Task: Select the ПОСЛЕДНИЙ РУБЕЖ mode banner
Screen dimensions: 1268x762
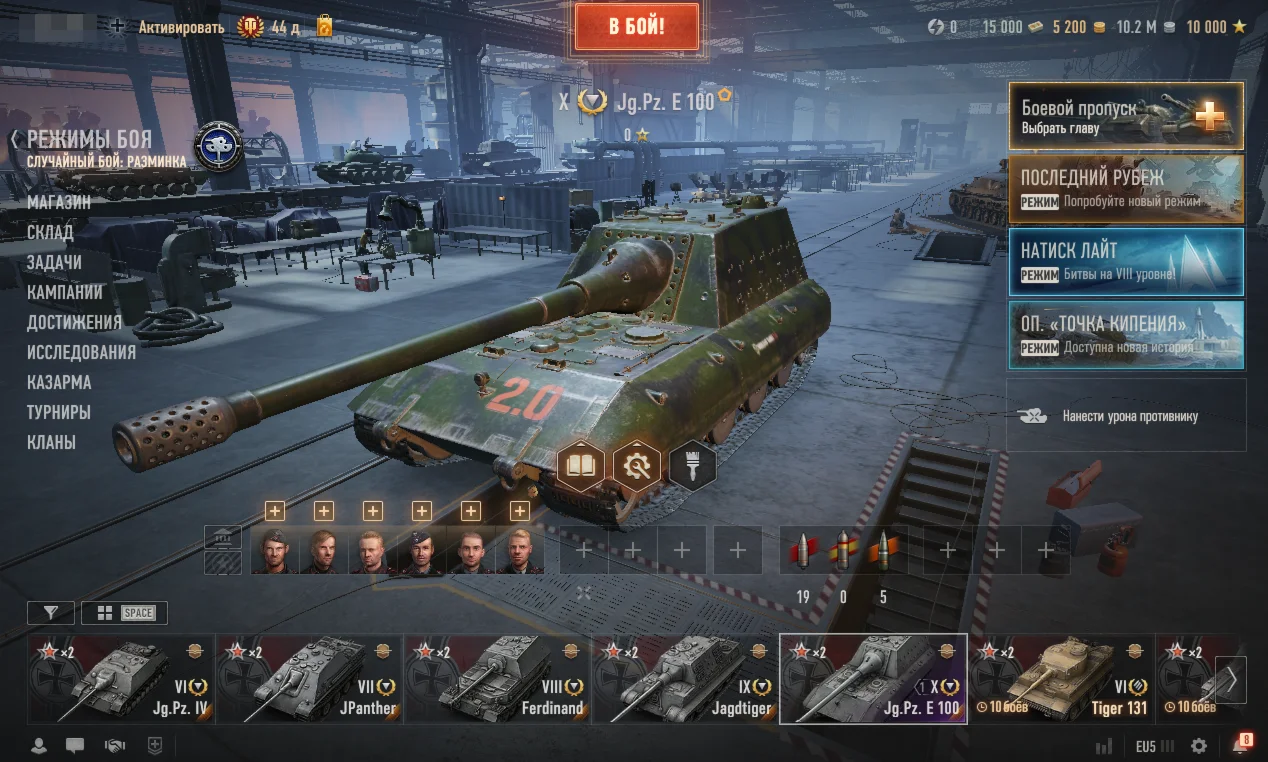Action: pos(1125,188)
